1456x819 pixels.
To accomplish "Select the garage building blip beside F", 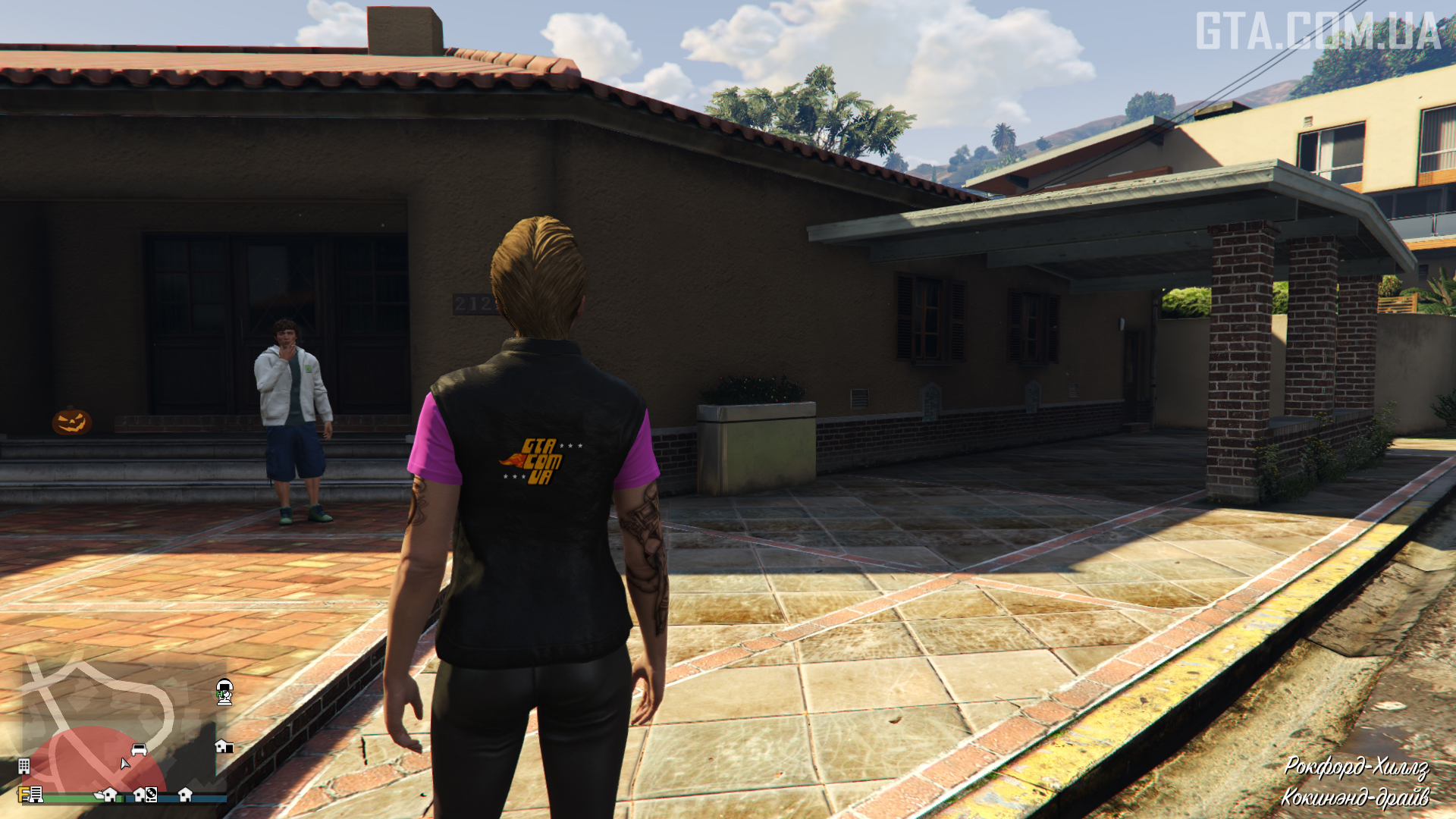I will 36,795.
